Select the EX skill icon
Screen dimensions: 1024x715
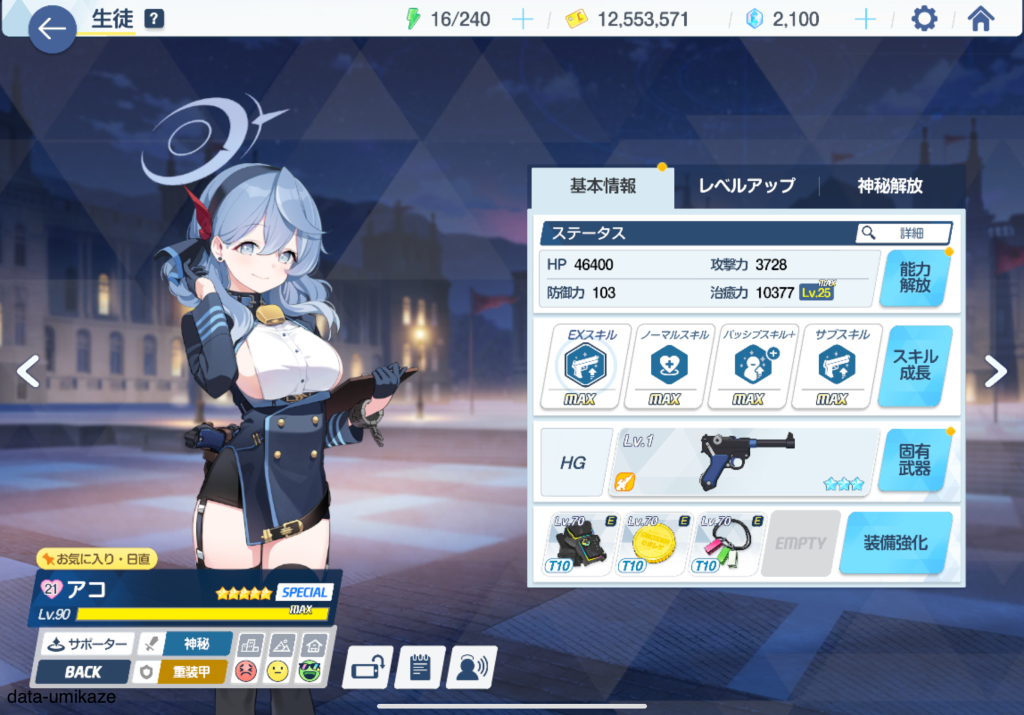click(585, 367)
